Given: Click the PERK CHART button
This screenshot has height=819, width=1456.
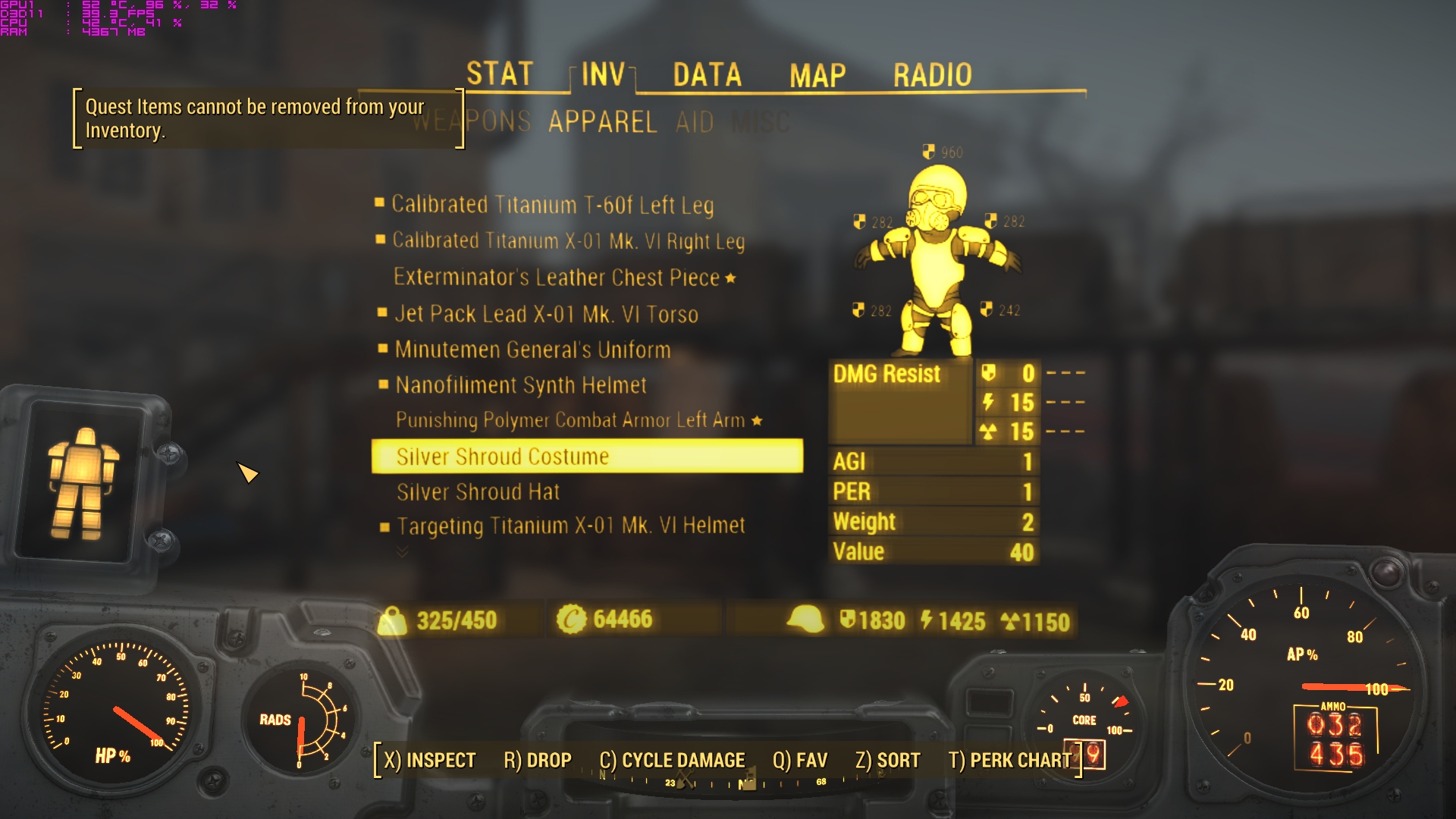Looking at the screenshot, I should 1014,759.
